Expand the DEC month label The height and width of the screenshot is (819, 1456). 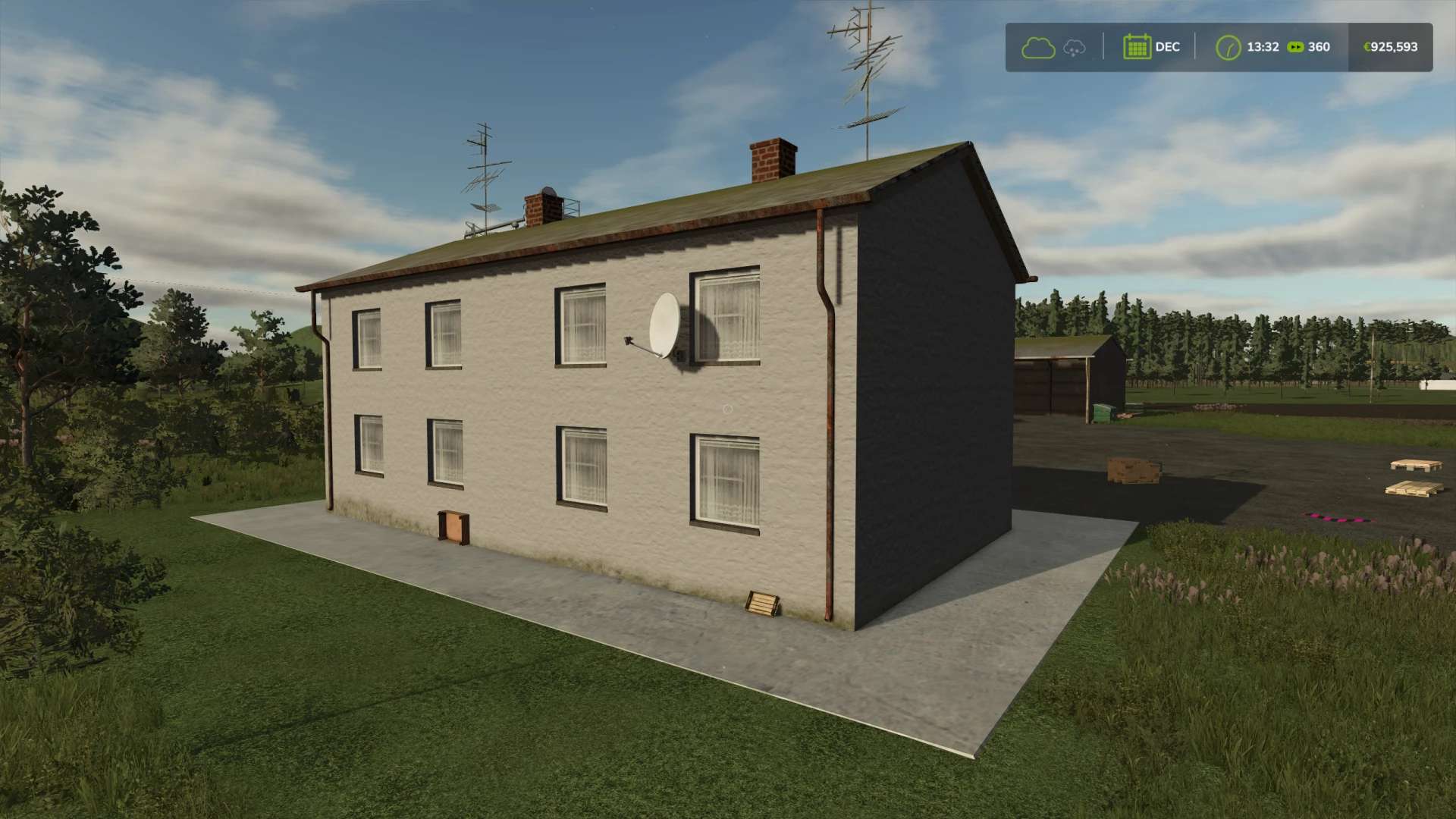[1166, 47]
